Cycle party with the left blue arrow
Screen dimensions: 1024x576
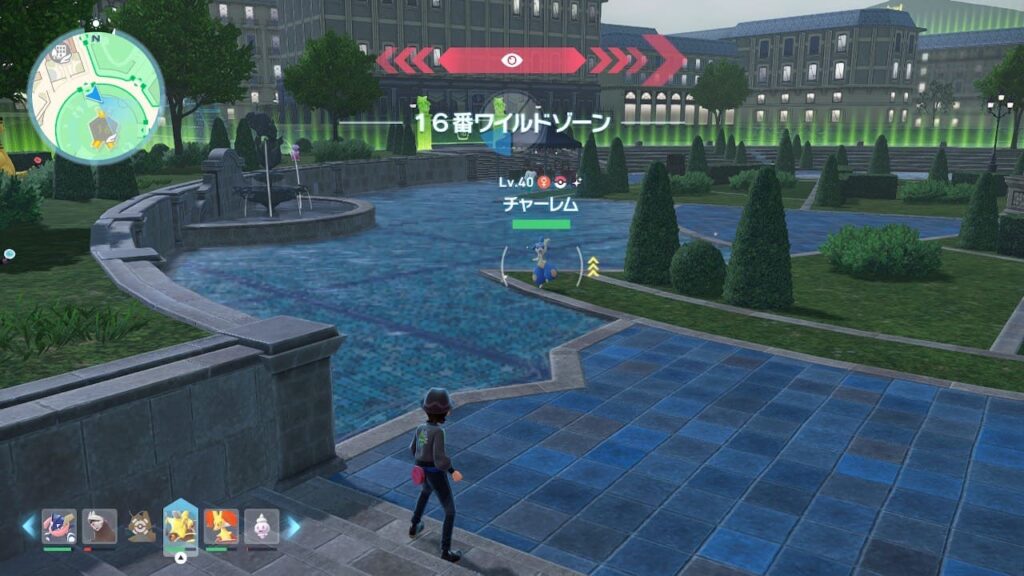click(28, 526)
